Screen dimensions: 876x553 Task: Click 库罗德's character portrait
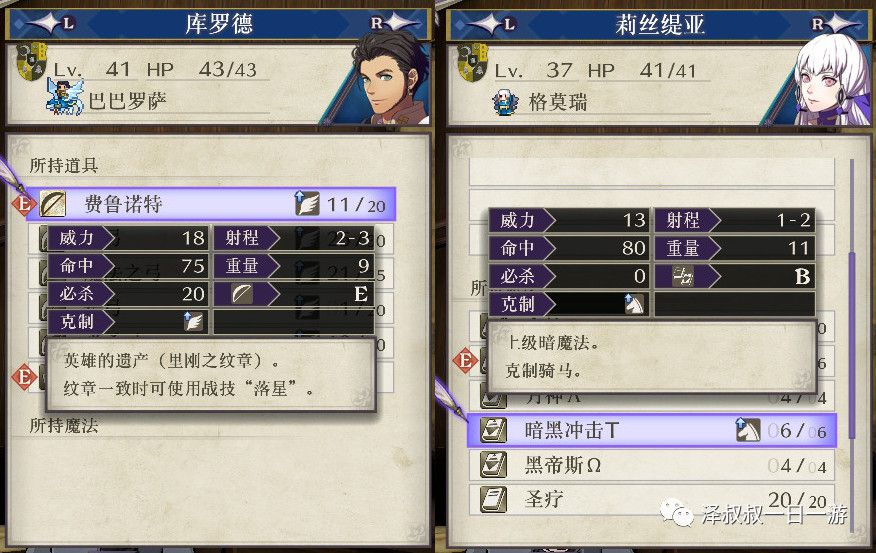pos(387,78)
